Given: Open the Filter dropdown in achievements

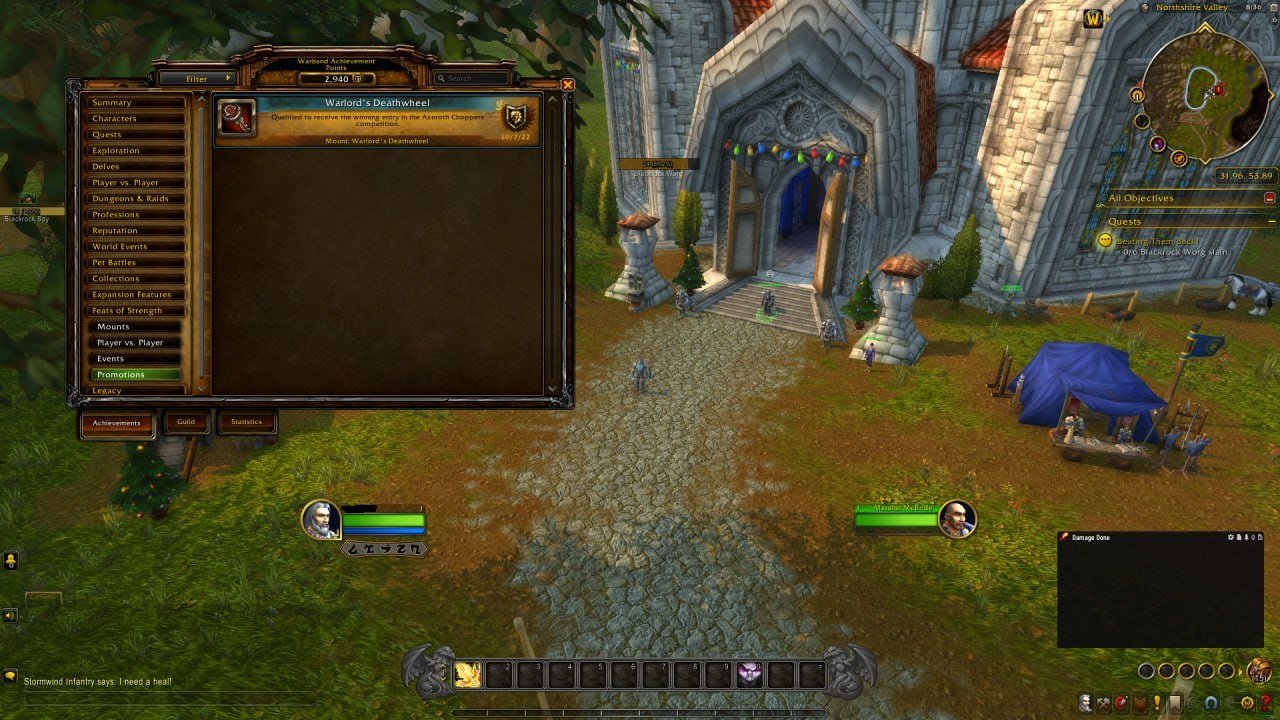Looking at the screenshot, I should tap(198, 78).
